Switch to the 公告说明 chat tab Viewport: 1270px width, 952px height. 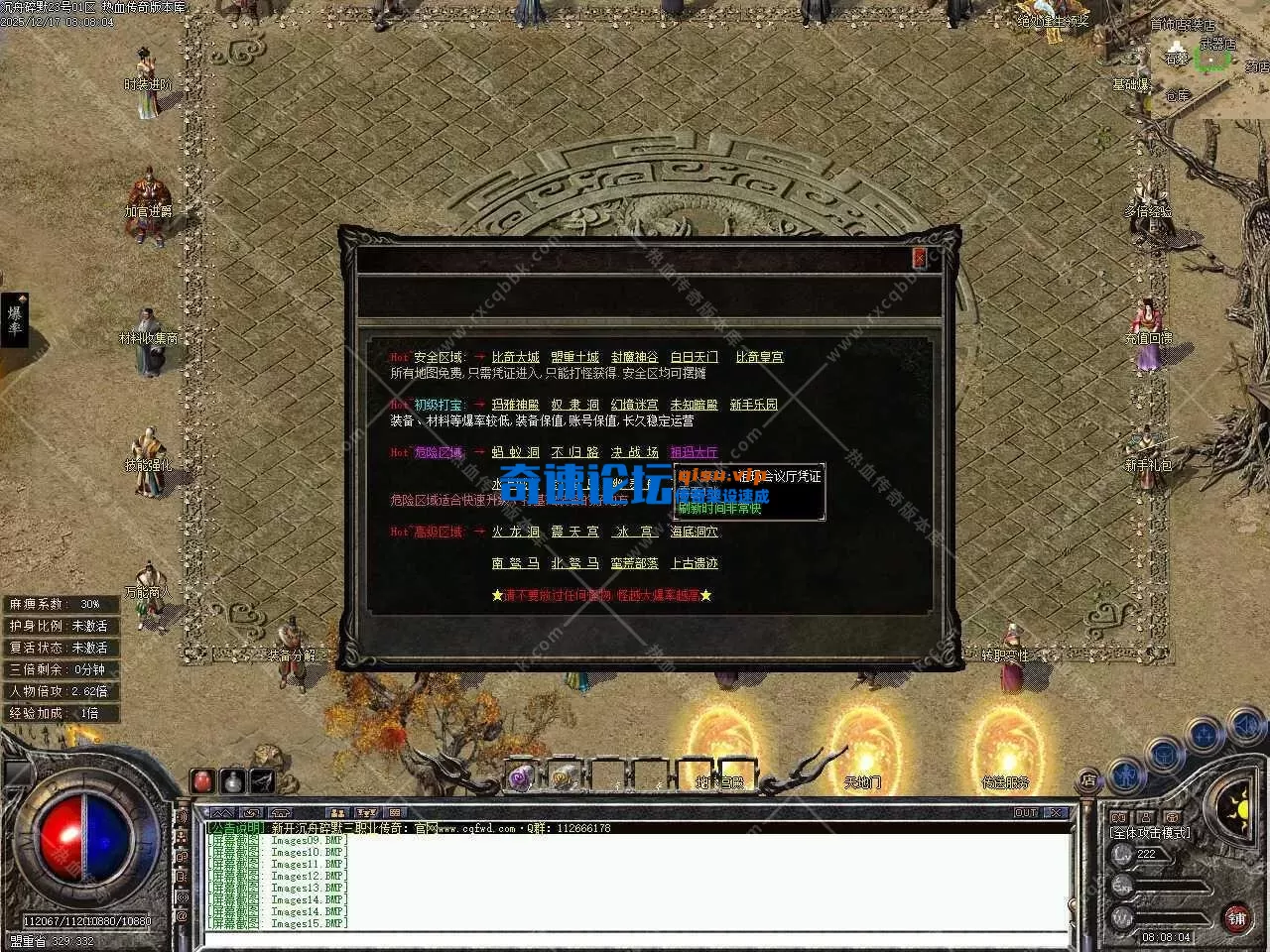[236, 828]
